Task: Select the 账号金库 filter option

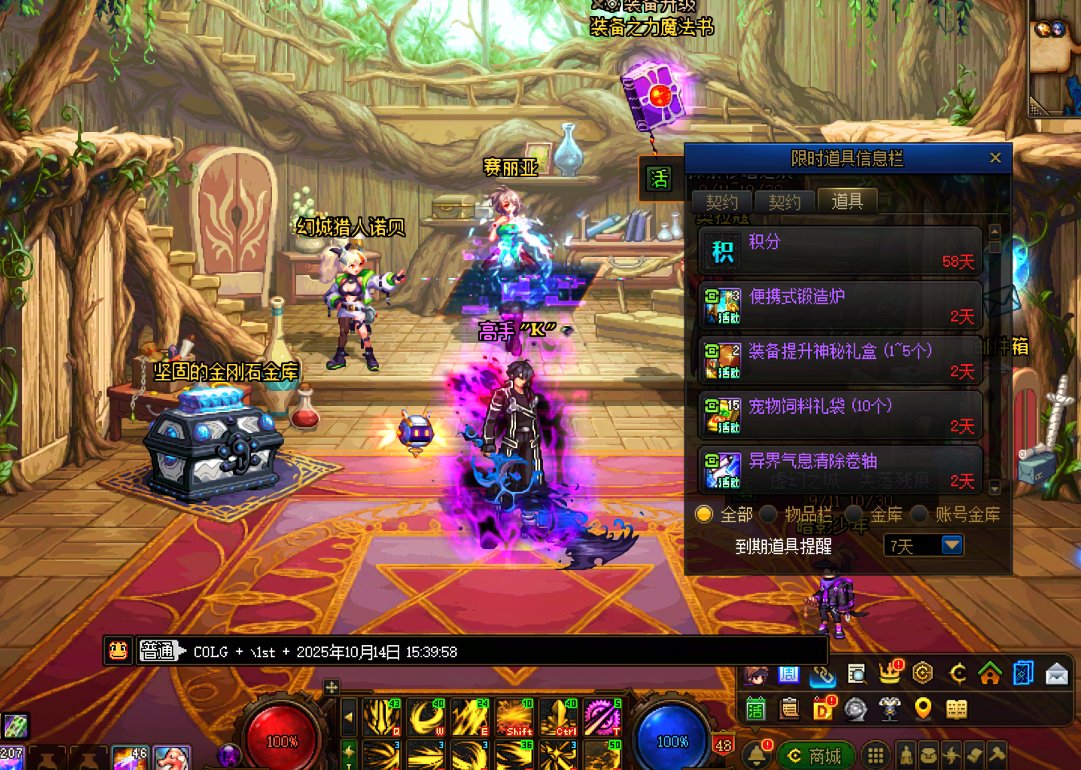Action: pyautogui.click(x=920, y=514)
